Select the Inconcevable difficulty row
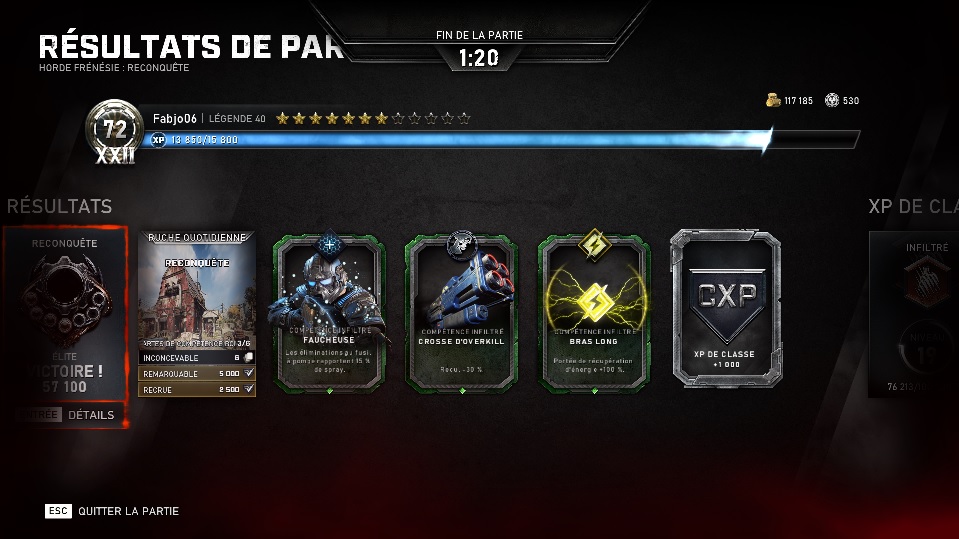 pos(196,357)
